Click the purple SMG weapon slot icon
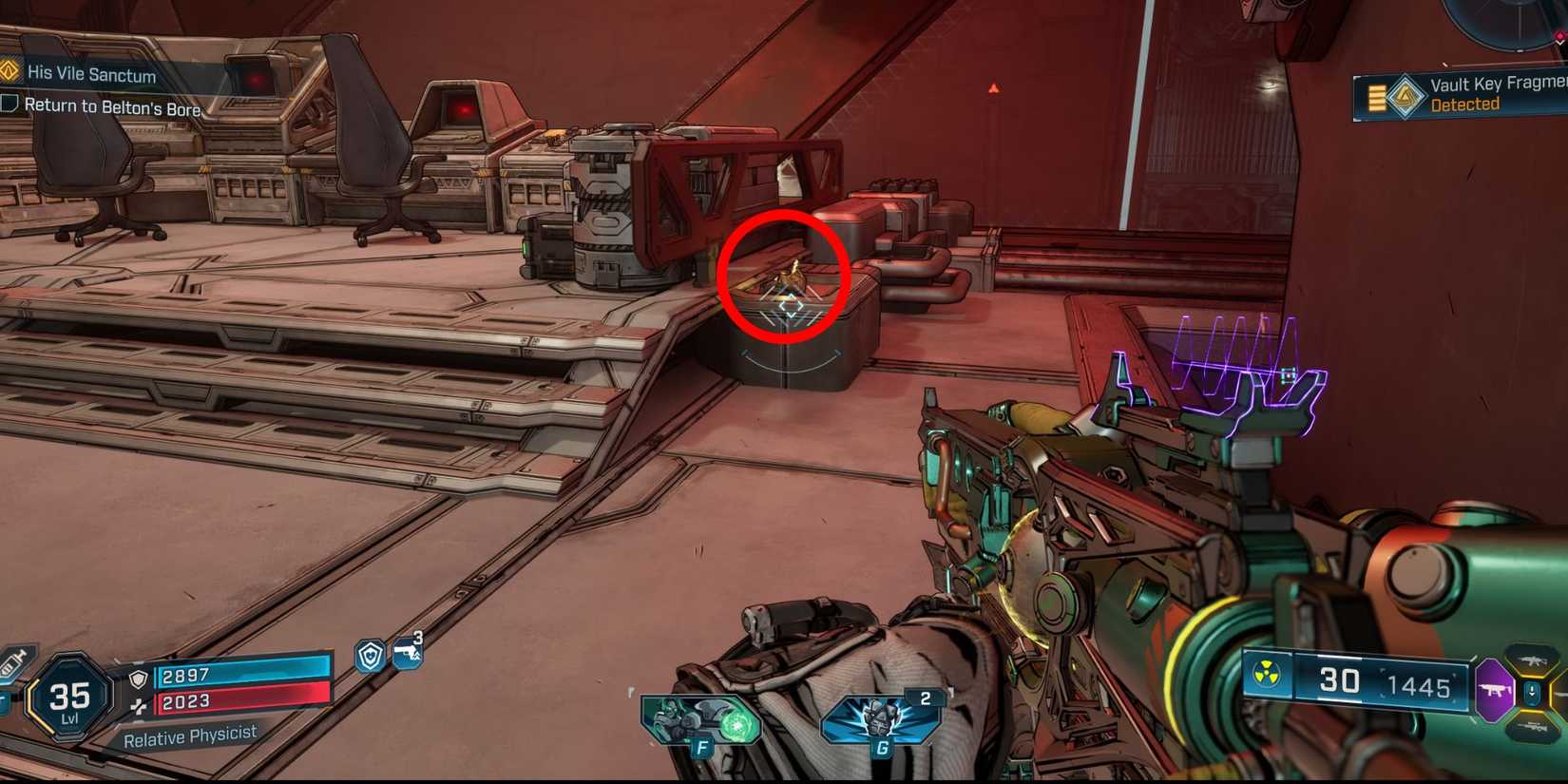The image size is (1568, 784). [1494, 687]
